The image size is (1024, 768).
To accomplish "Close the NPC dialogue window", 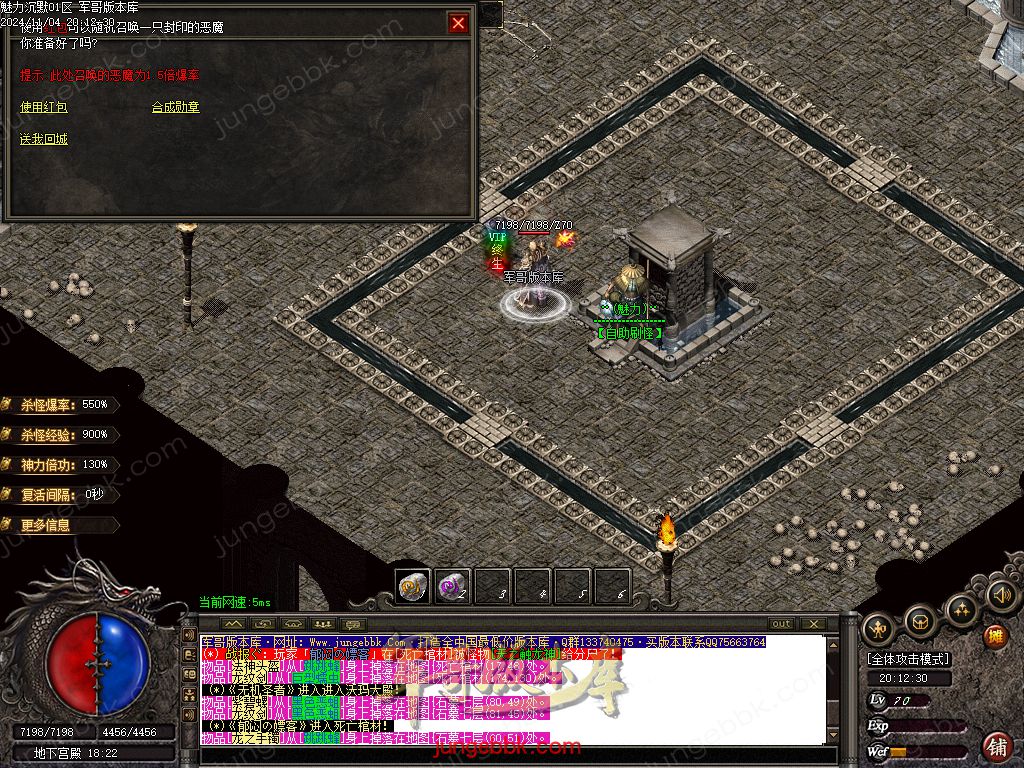I will pyautogui.click(x=458, y=23).
